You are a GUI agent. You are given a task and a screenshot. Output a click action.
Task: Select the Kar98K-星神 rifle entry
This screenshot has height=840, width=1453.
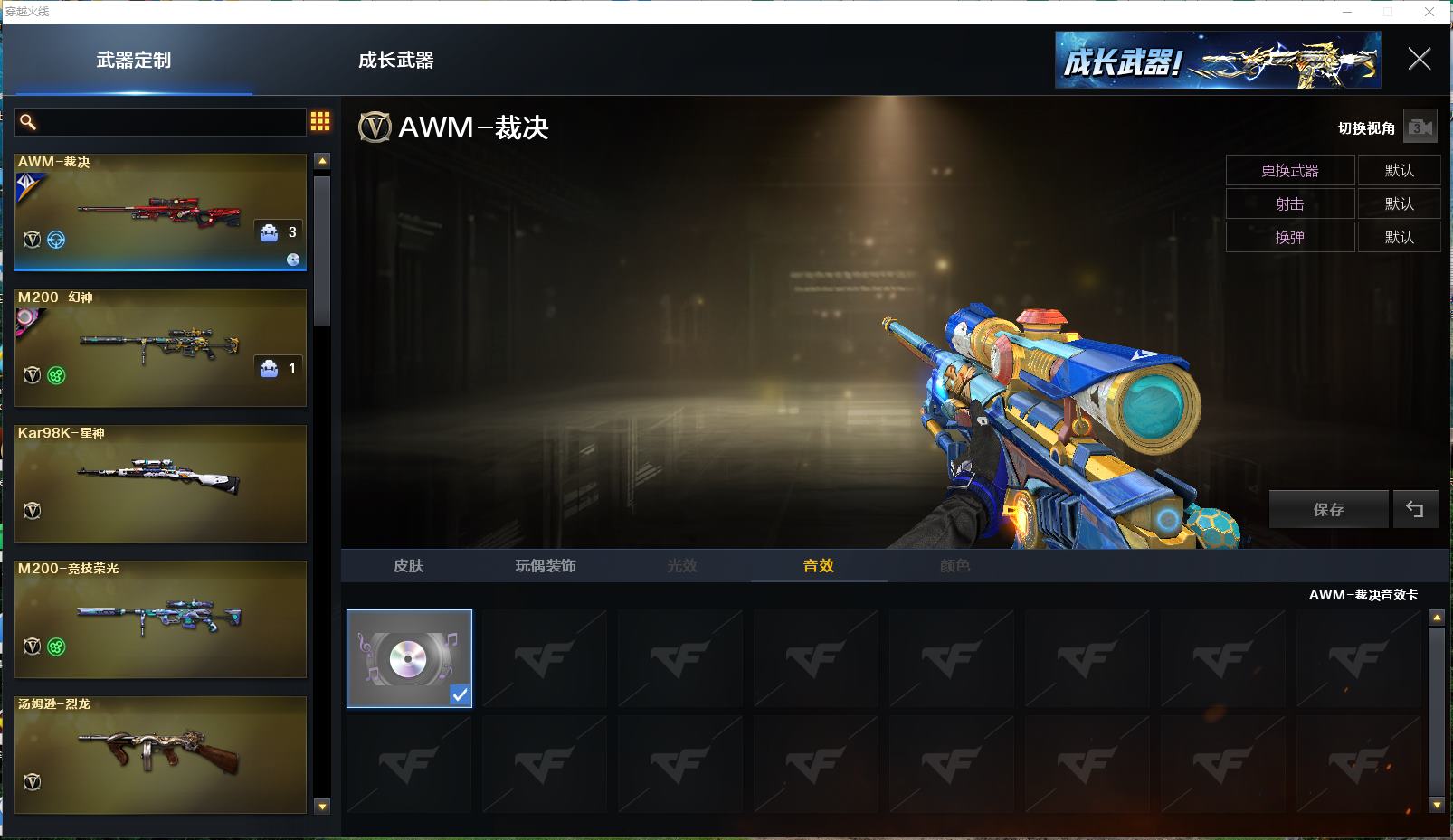[160, 484]
